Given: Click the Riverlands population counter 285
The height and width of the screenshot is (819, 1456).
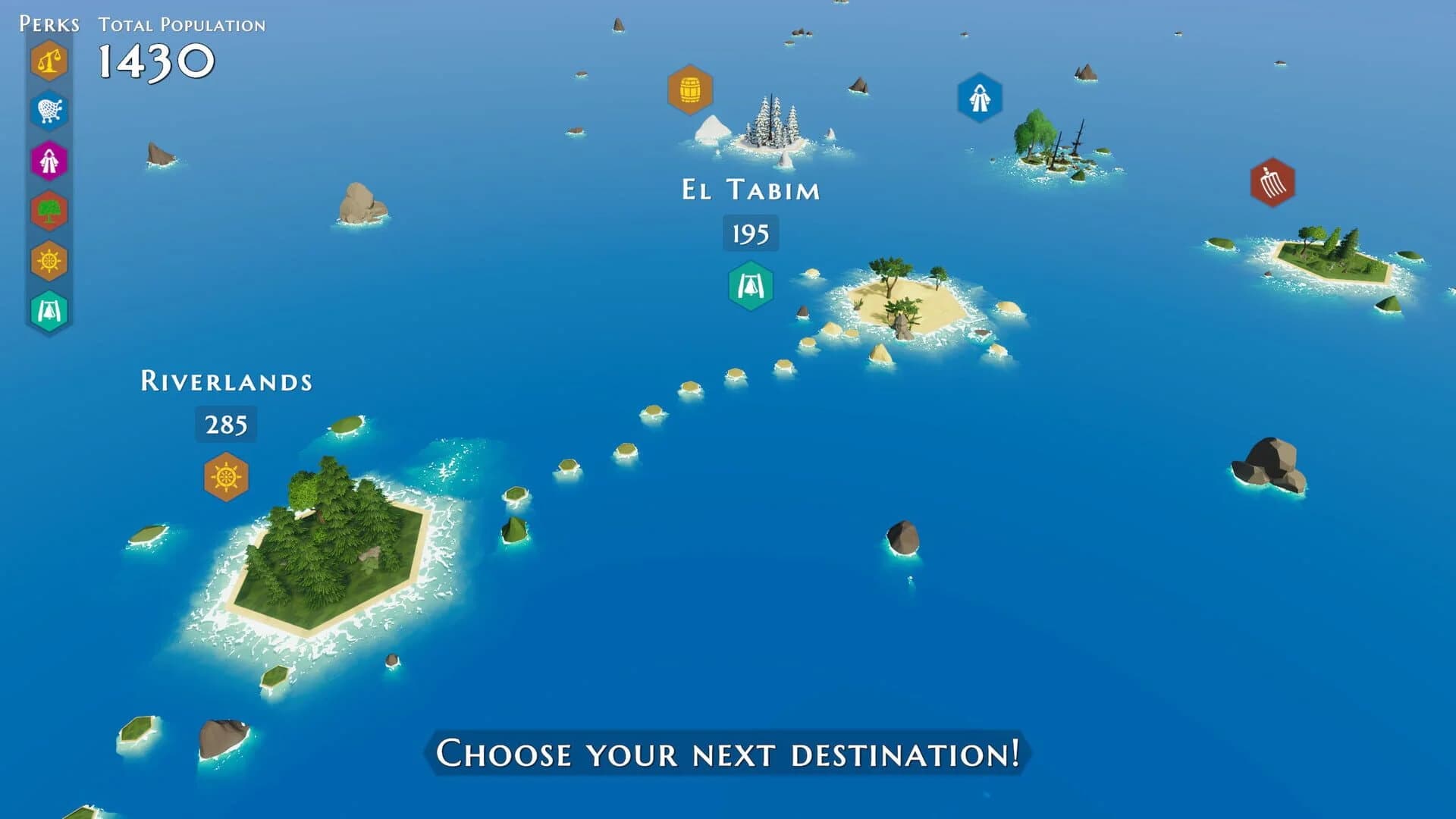Looking at the screenshot, I should (x=225, y=426).
